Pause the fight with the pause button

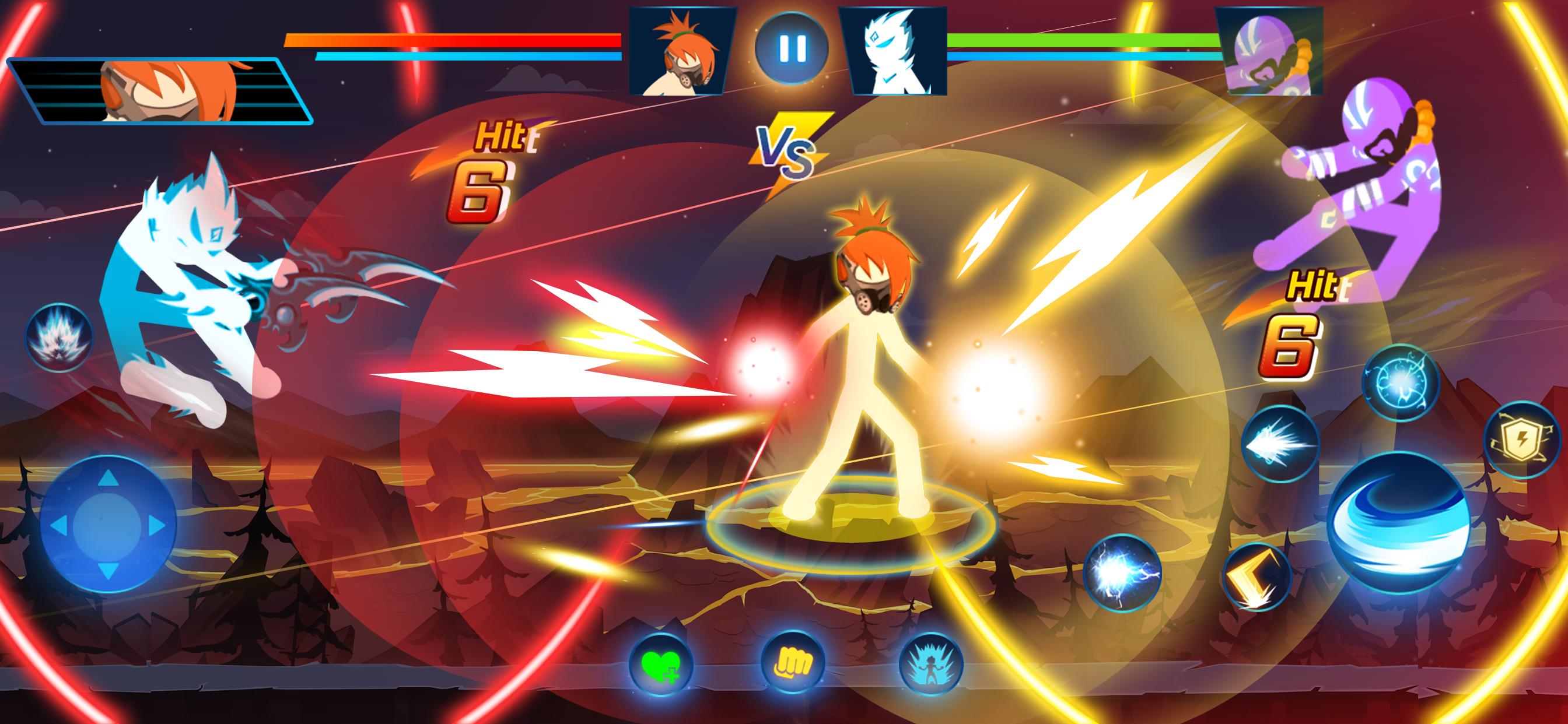(792, 47)
